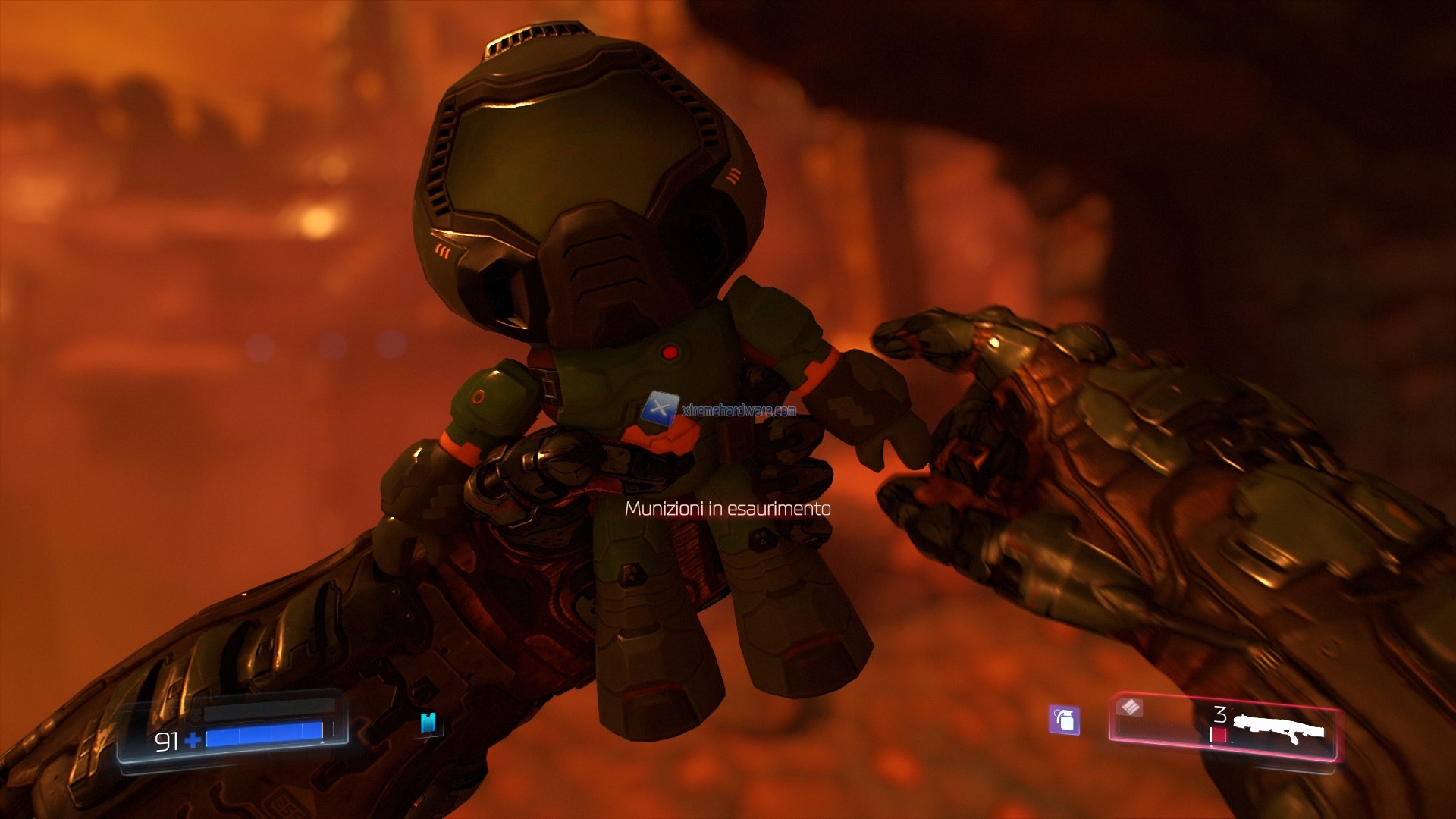
Task: Click the health value 91
Action: coord(168,741)
